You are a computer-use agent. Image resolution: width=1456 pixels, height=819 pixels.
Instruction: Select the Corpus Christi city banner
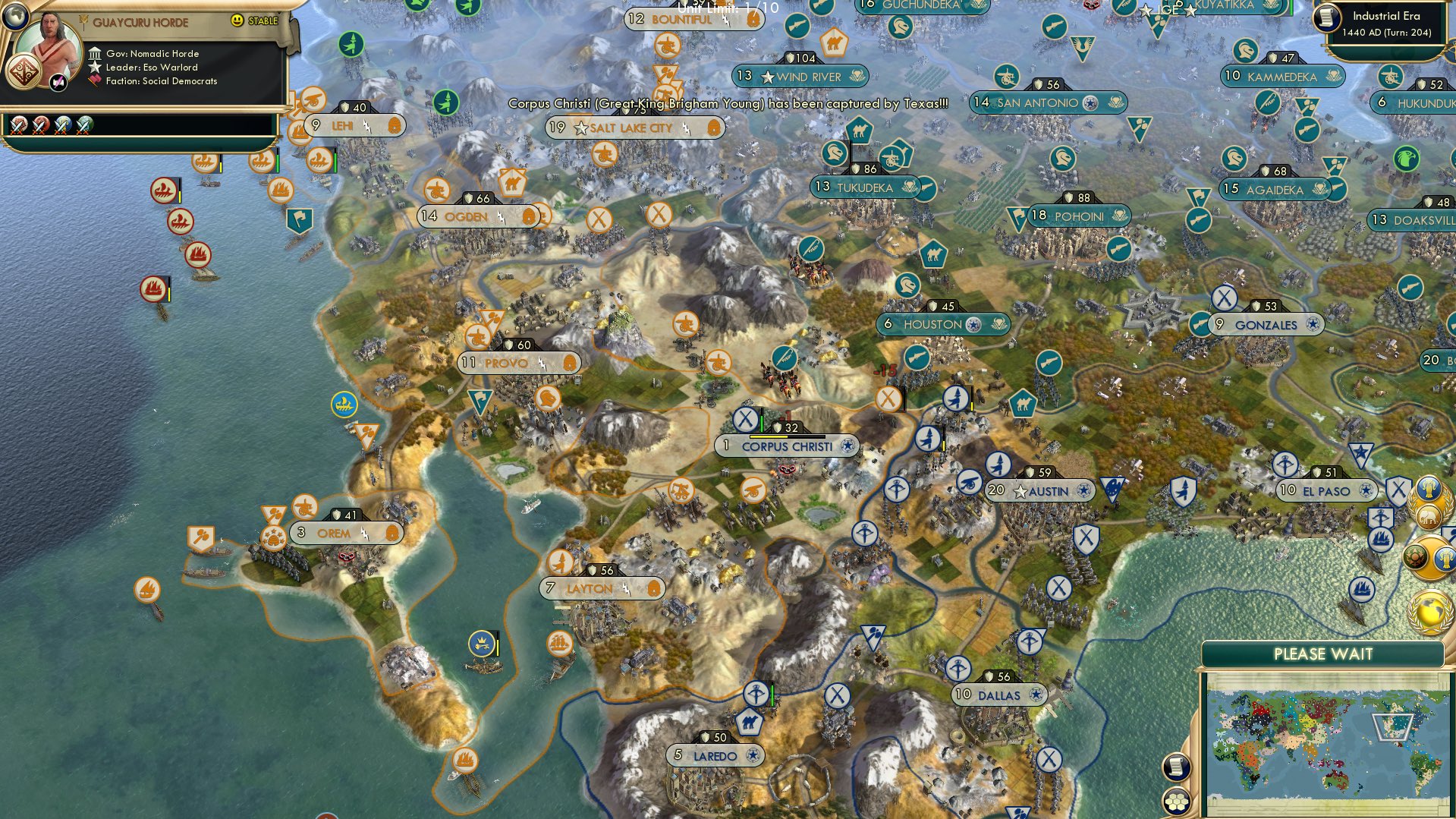[787, 447]
